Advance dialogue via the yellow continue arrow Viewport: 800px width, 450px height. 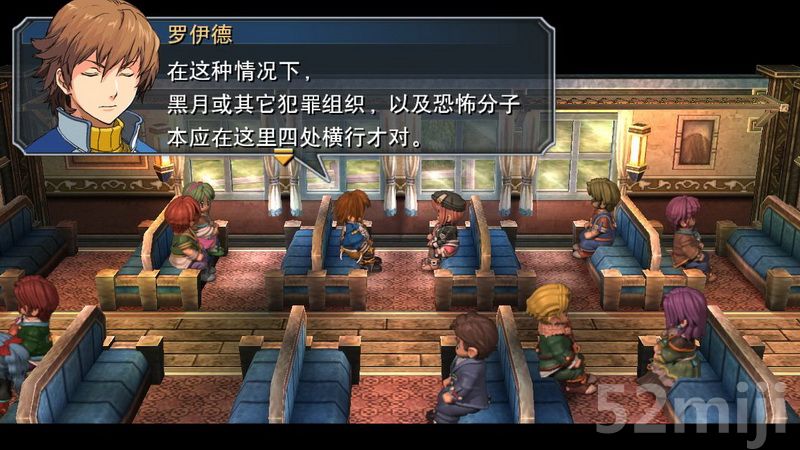pyautogui.click(x=285, y=156)
